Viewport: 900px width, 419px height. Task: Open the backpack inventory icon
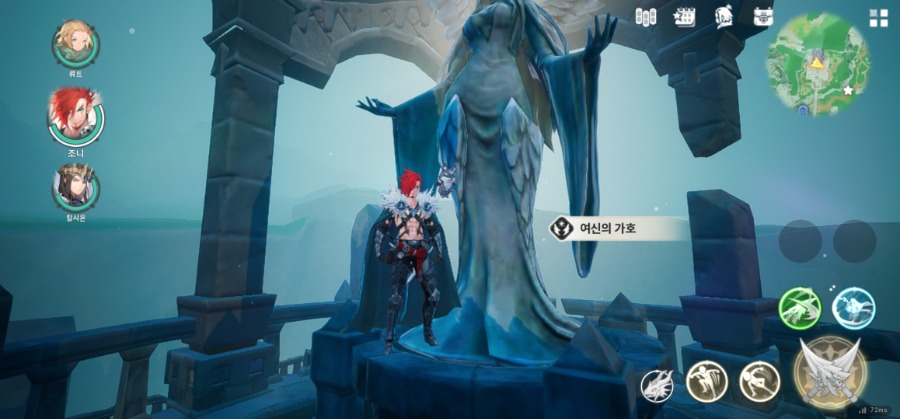763,17
